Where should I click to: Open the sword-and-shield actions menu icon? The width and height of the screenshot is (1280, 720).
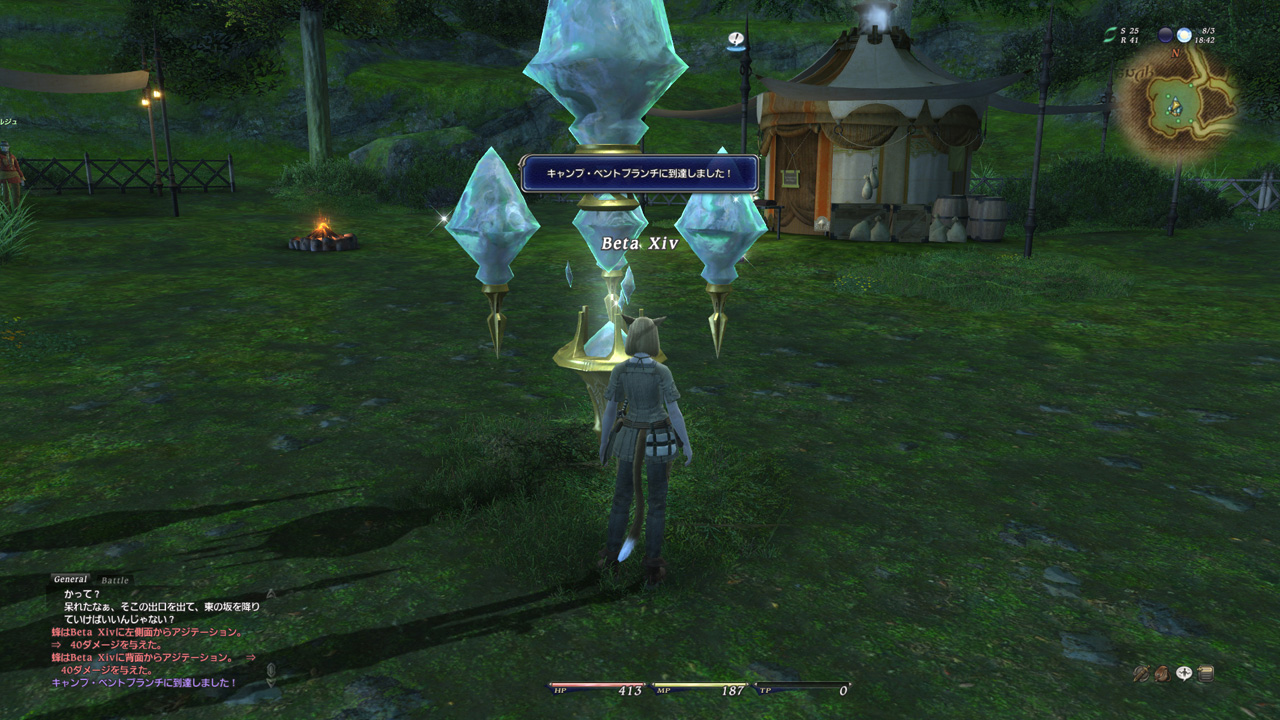point(1140,673)
